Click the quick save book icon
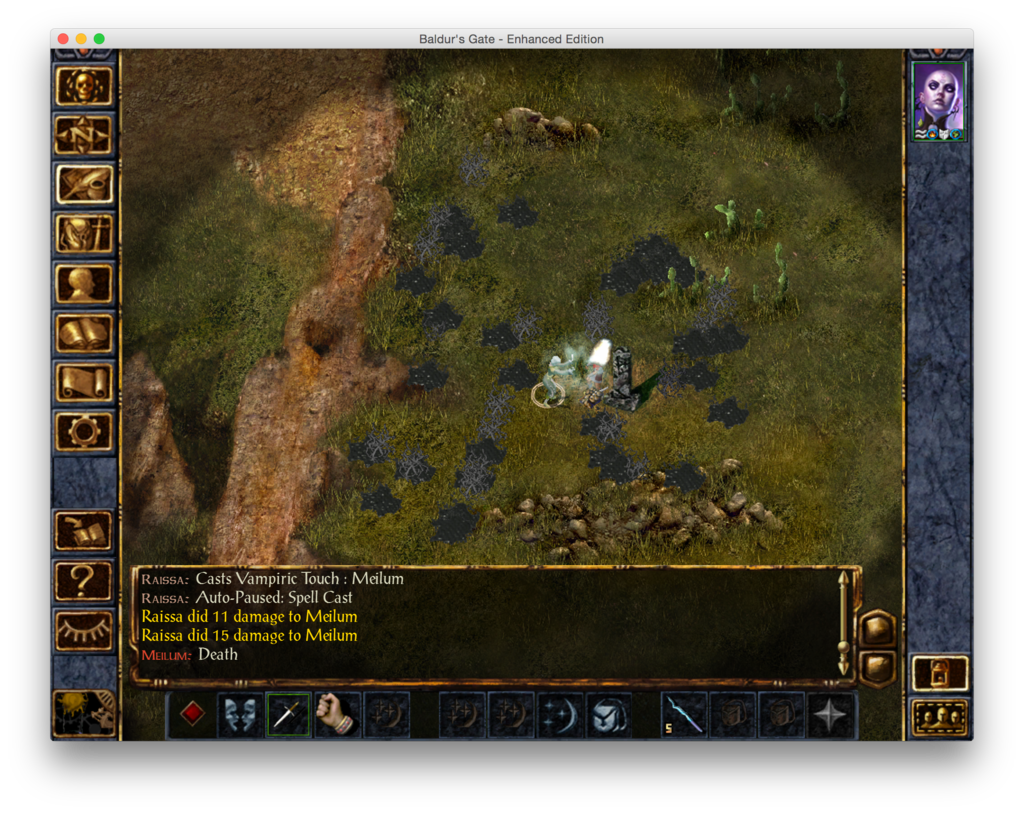Viewport: 1024px width, 813px height. coord(84,530)
